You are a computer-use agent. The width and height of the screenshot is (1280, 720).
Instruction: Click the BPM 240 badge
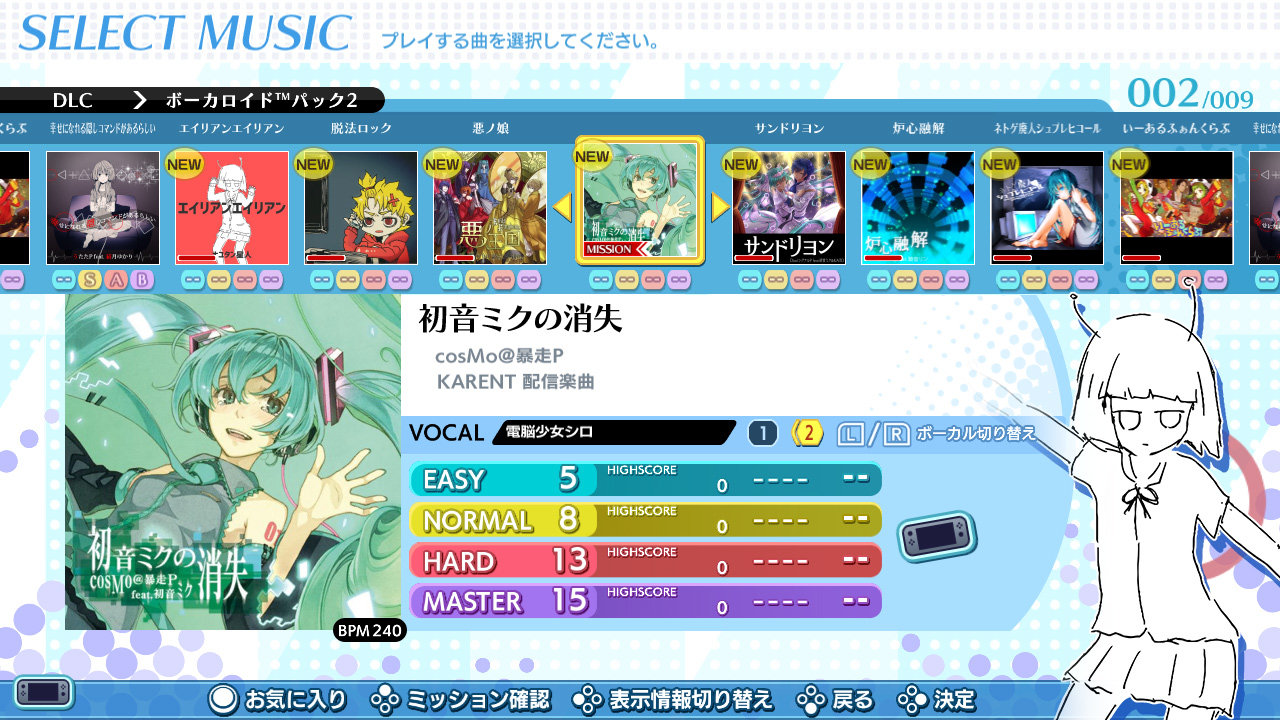click(368, 631)
